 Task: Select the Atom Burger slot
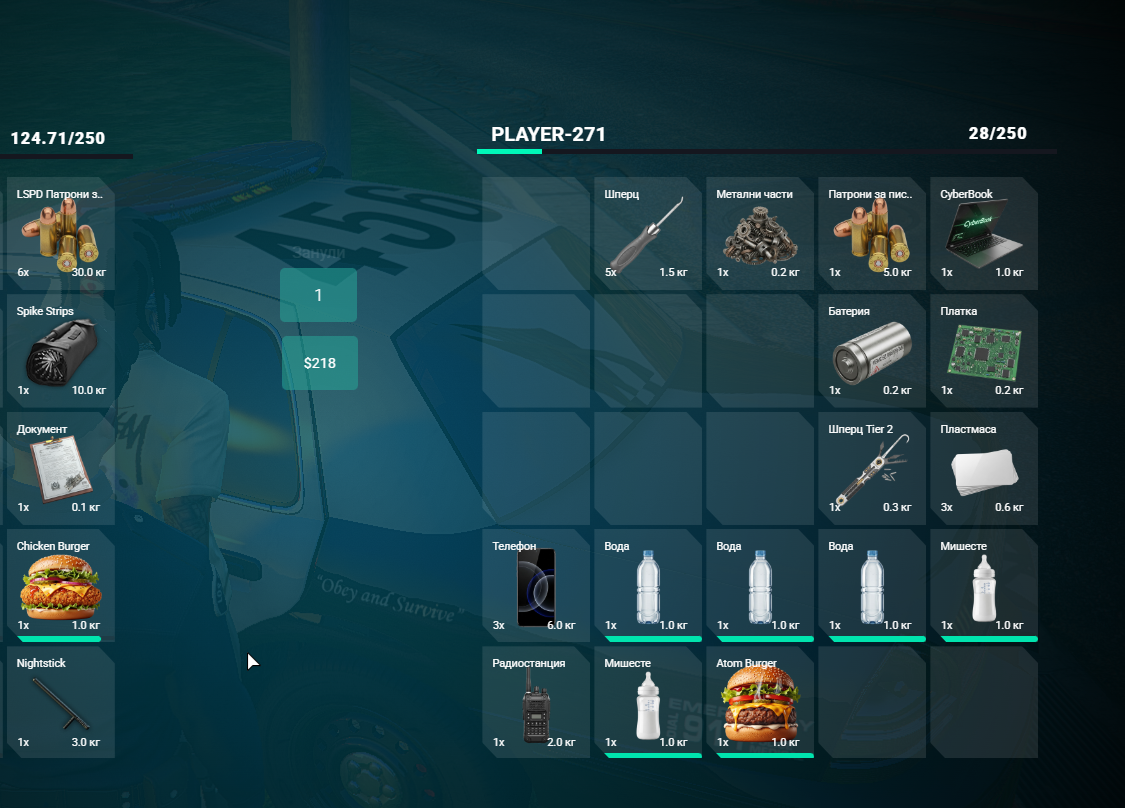(x=759, y=703)
